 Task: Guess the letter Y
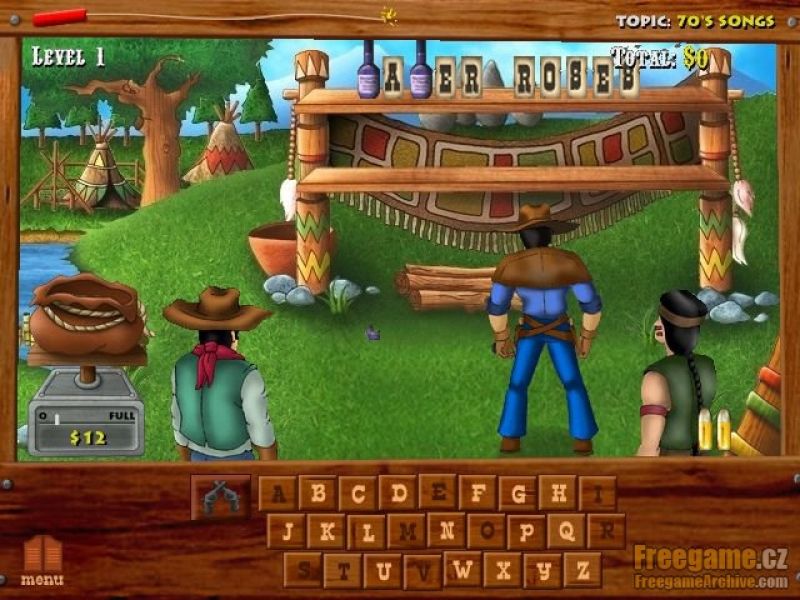[x=542, y=570]
